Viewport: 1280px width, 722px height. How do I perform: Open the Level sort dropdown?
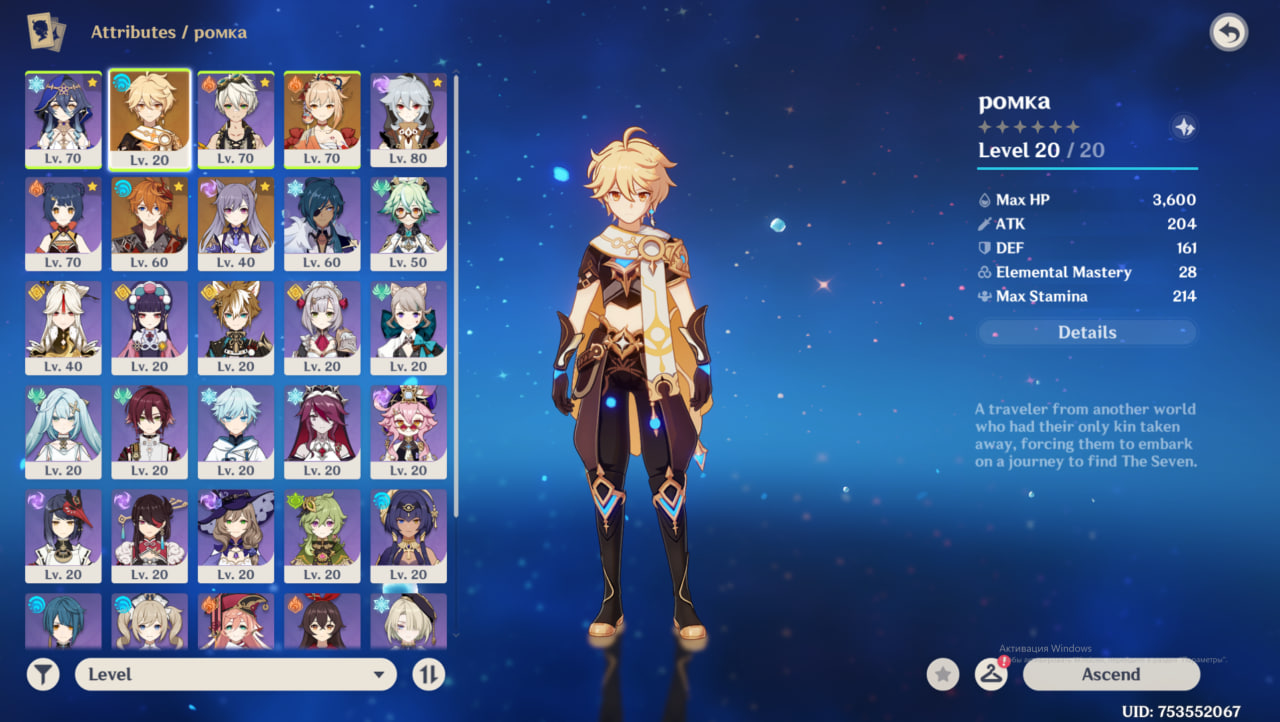[235, 675]
